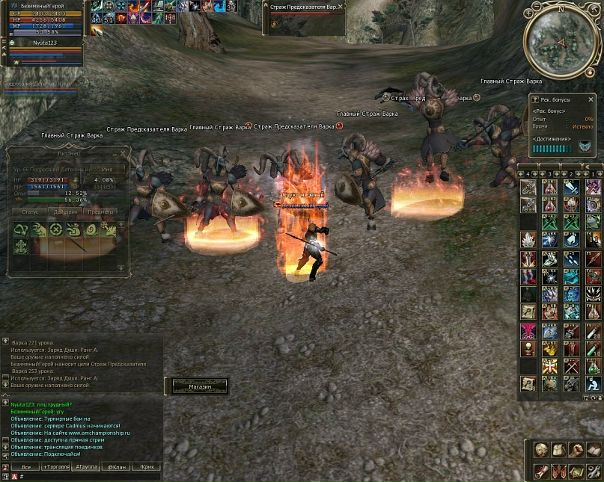
Task: Select the targeted Страж Предсказателя Варка frame
Action: pos(306,8)
